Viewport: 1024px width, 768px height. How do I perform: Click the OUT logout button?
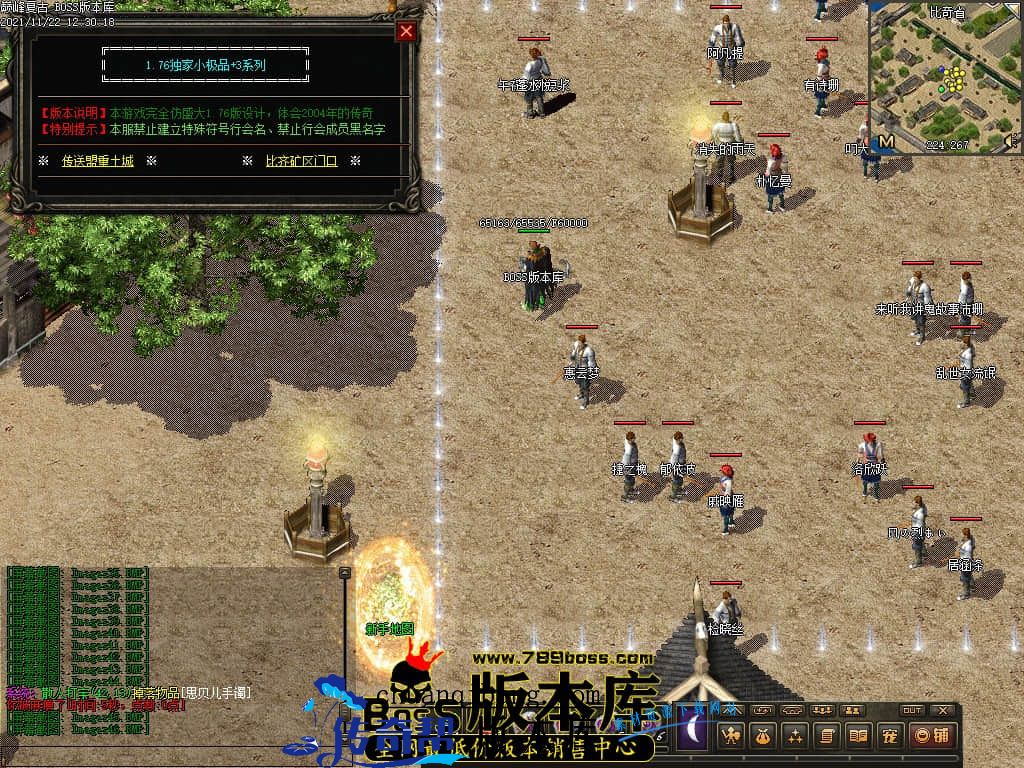(911, 710)
